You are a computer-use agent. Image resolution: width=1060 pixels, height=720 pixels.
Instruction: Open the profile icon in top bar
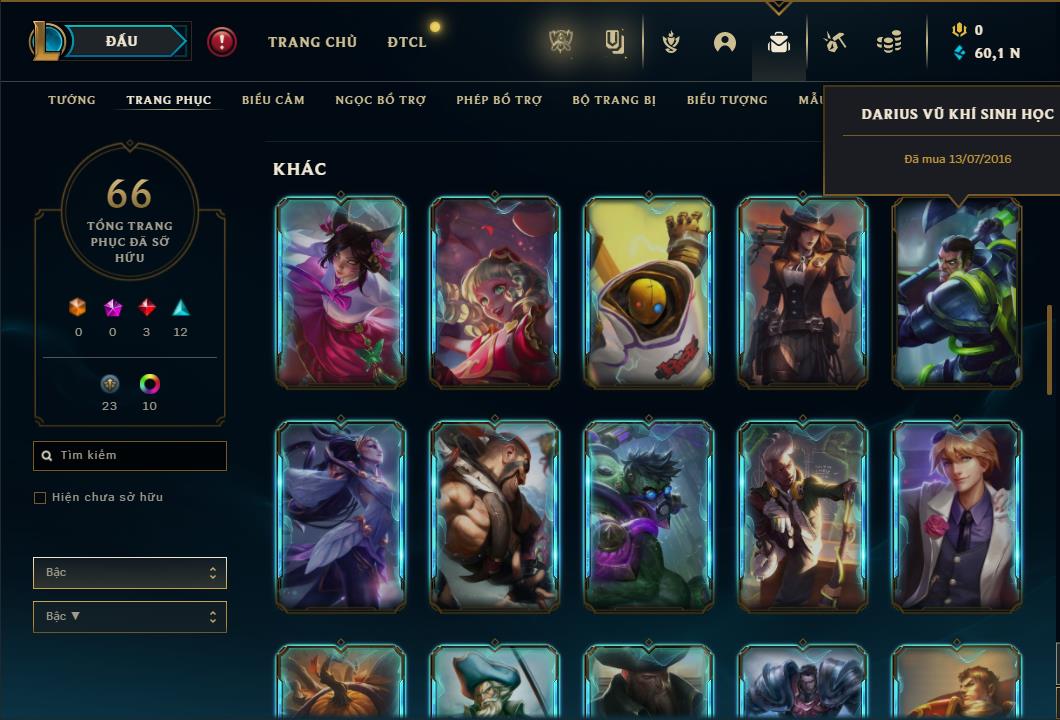click(725, 42)
